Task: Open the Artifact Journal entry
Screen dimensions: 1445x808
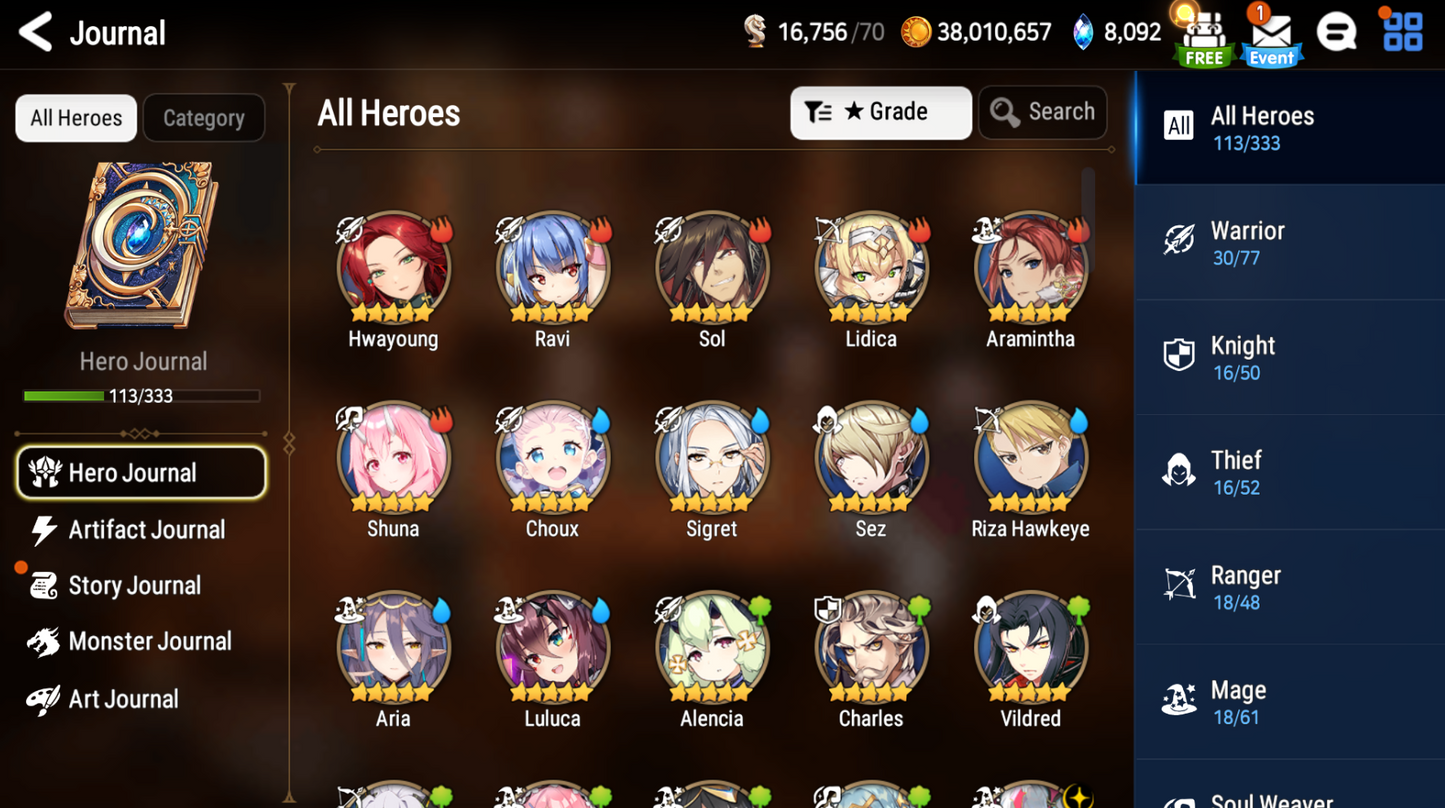Action: (146, 530)
